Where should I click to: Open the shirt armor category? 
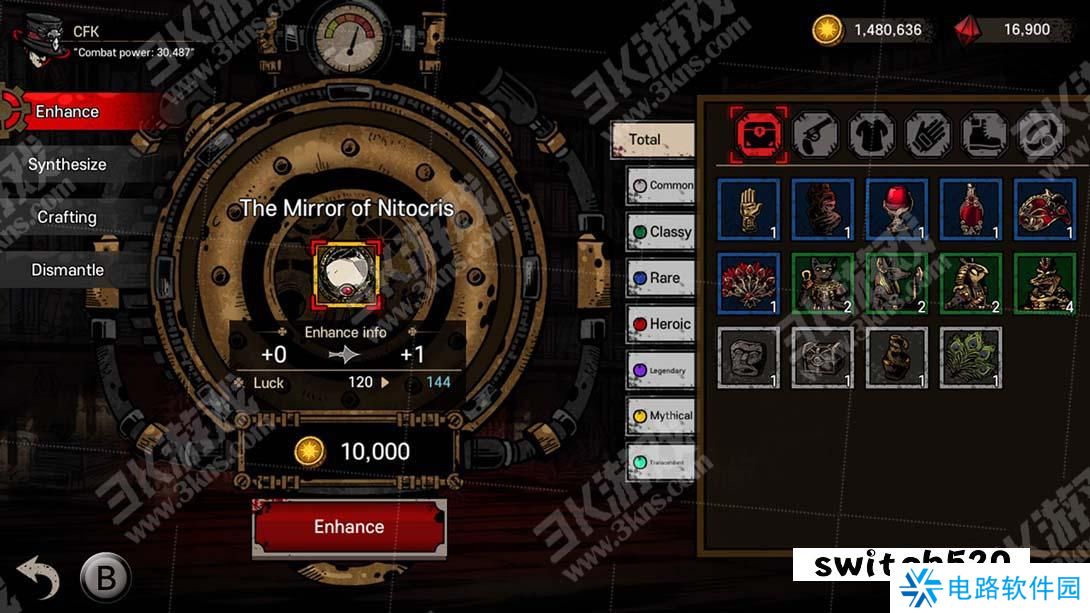click(871, 133)
